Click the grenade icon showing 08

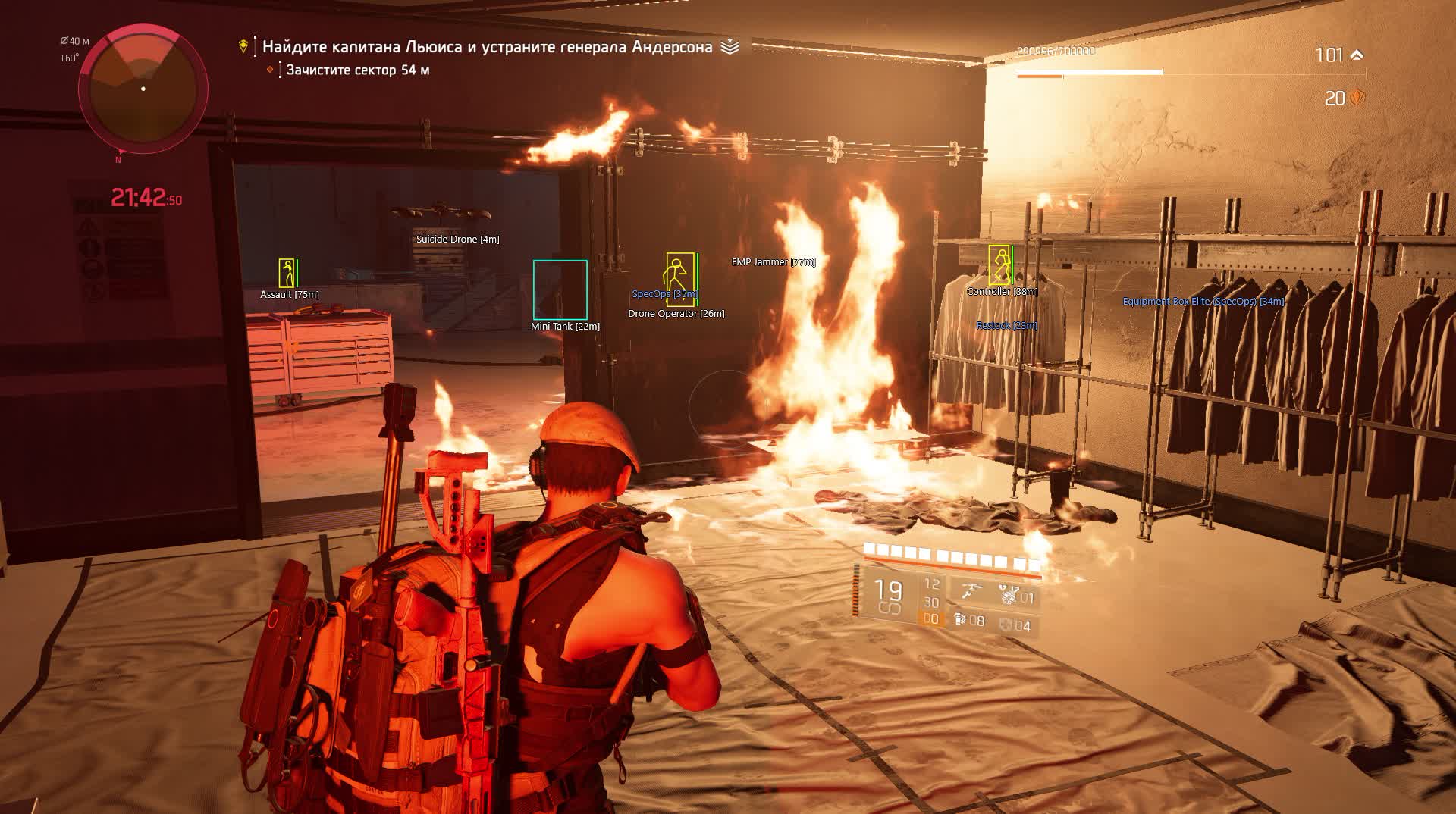tap(960, 620)
